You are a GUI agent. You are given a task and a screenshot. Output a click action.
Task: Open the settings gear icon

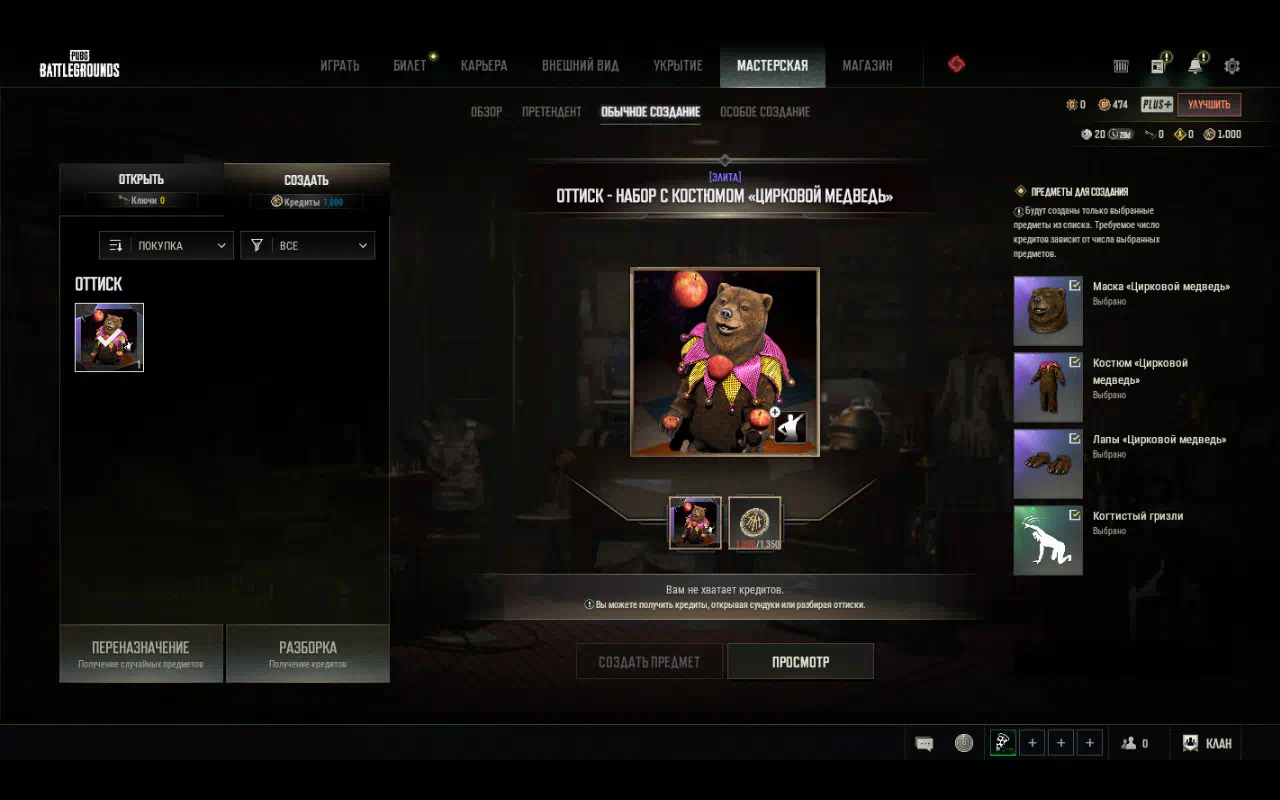click(x=1232, y=66)
